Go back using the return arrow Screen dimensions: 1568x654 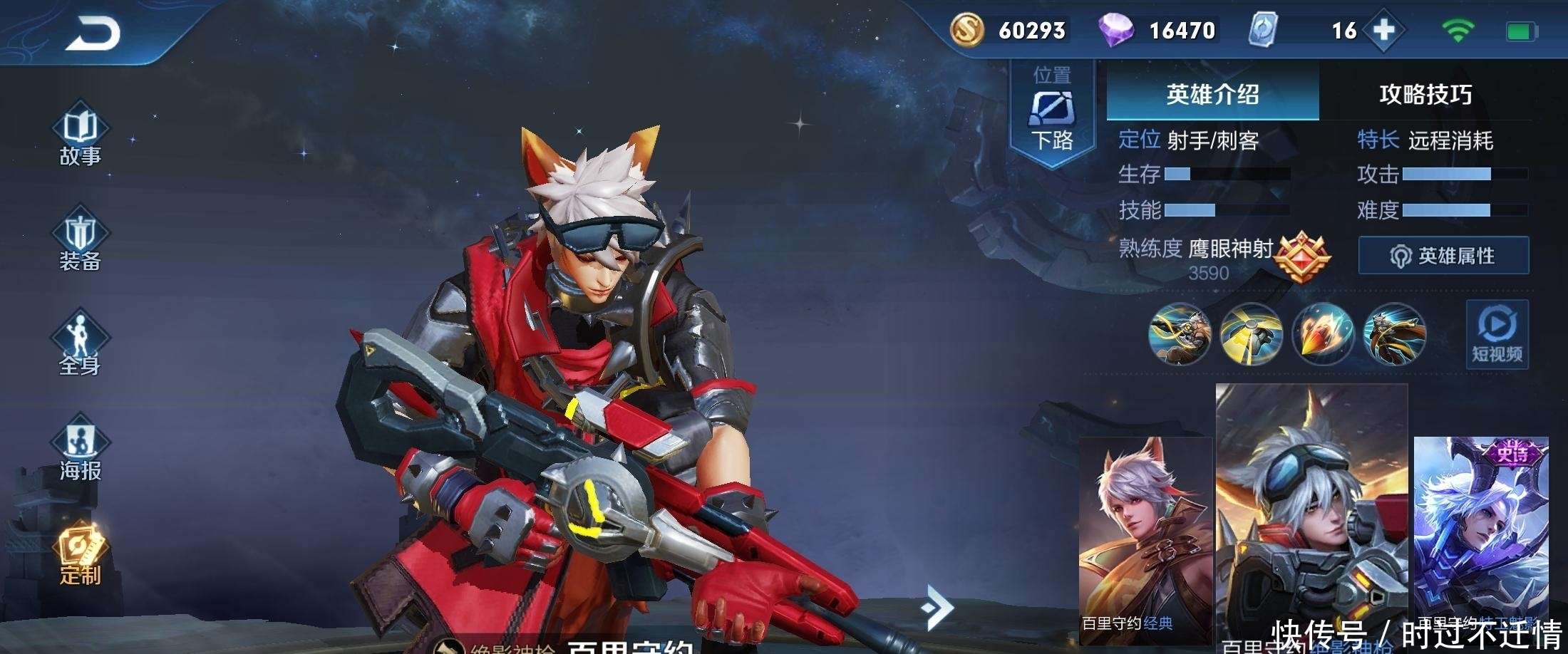(x=93, y=33)
